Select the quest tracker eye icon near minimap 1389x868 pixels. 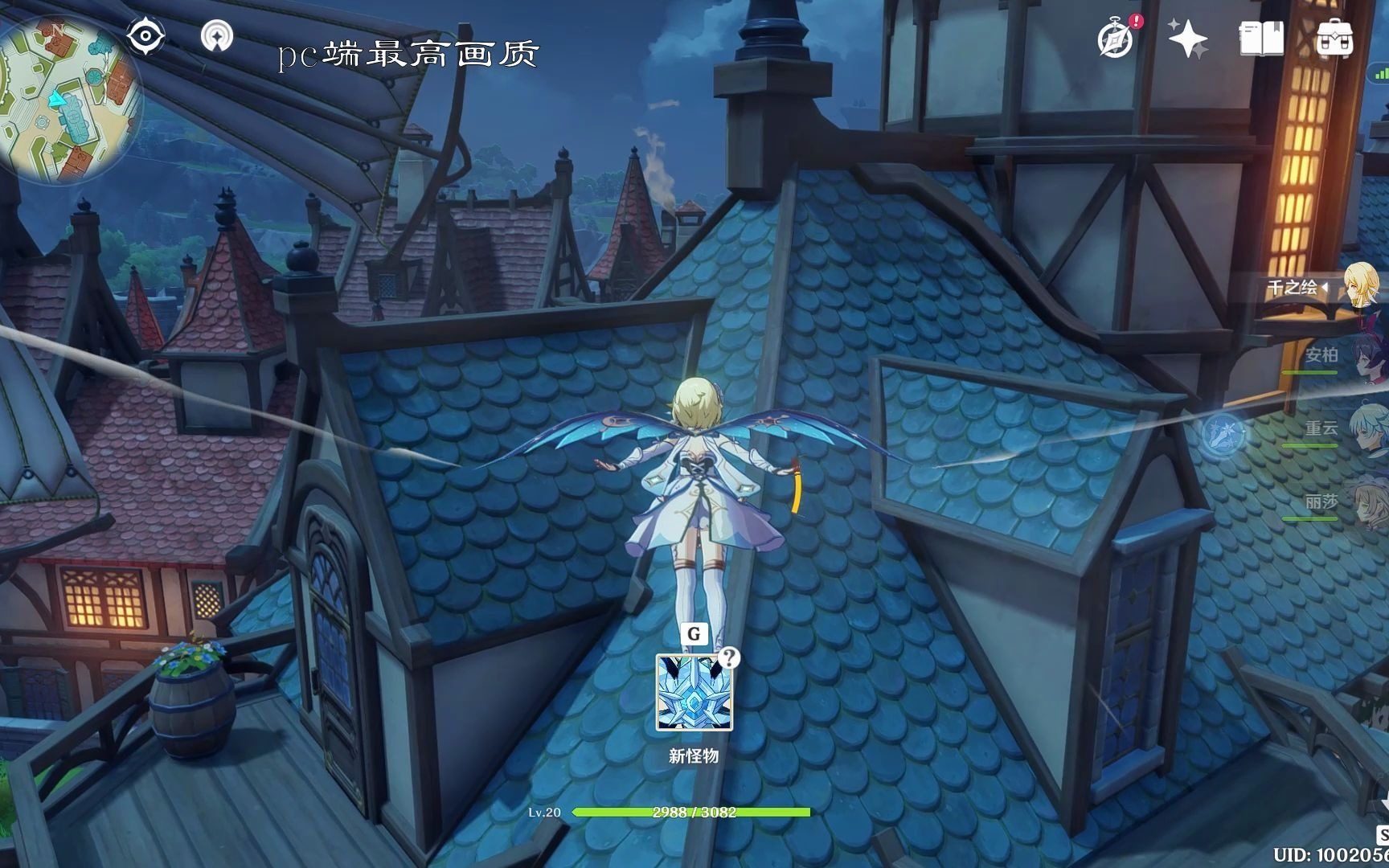145,35
